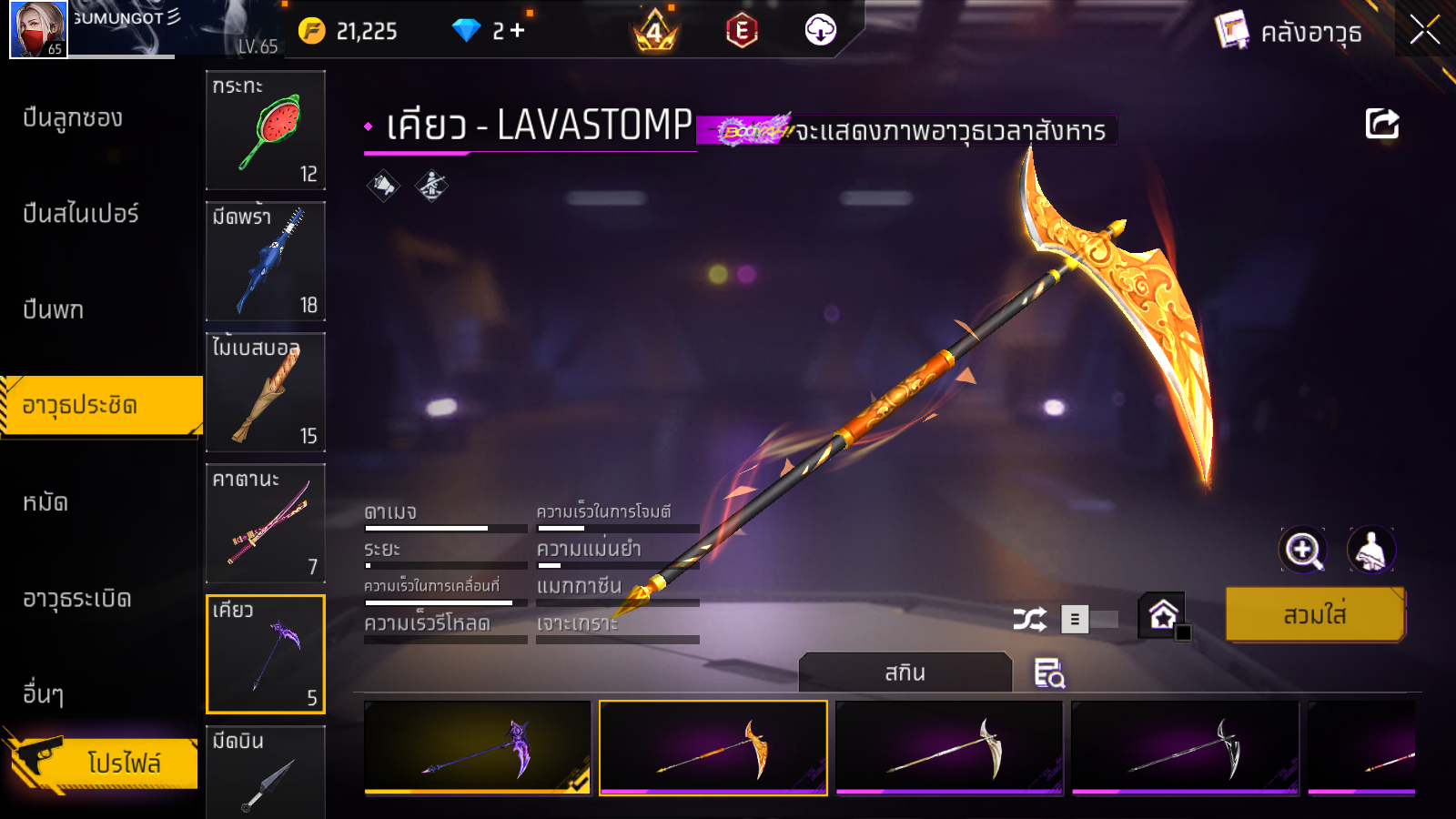The image size is (1456, 819).
Task: Open the ปืนพก pistol category
Action: click(x=54, y=310)
